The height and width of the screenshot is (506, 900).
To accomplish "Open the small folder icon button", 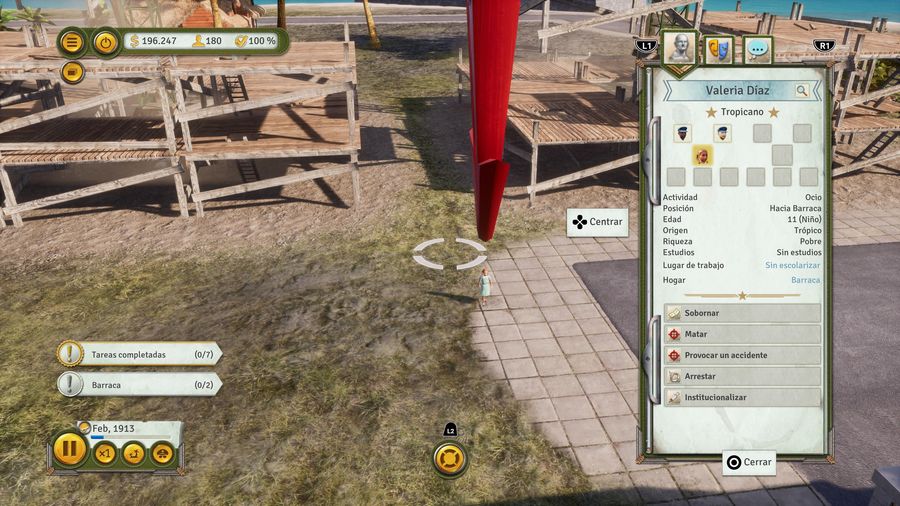I will 72,72.
